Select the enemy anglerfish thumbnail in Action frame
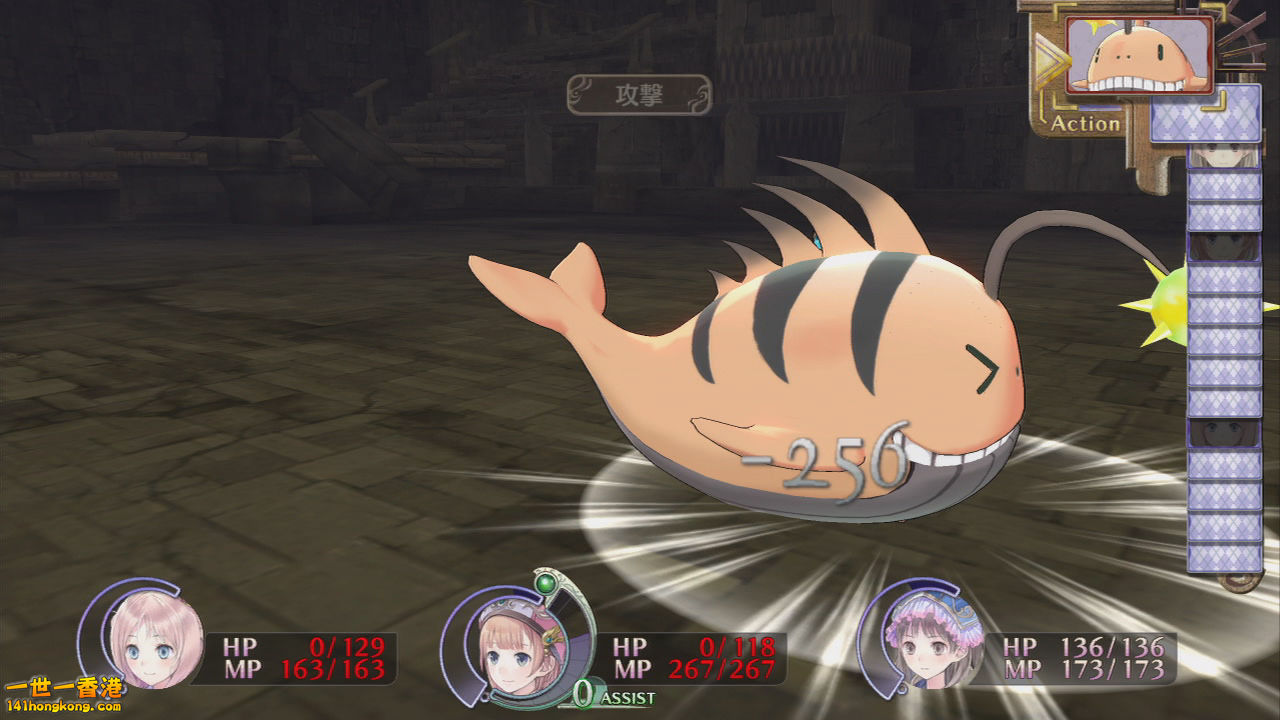Viewport: 1280px width, 720px height. (1140, 55)
